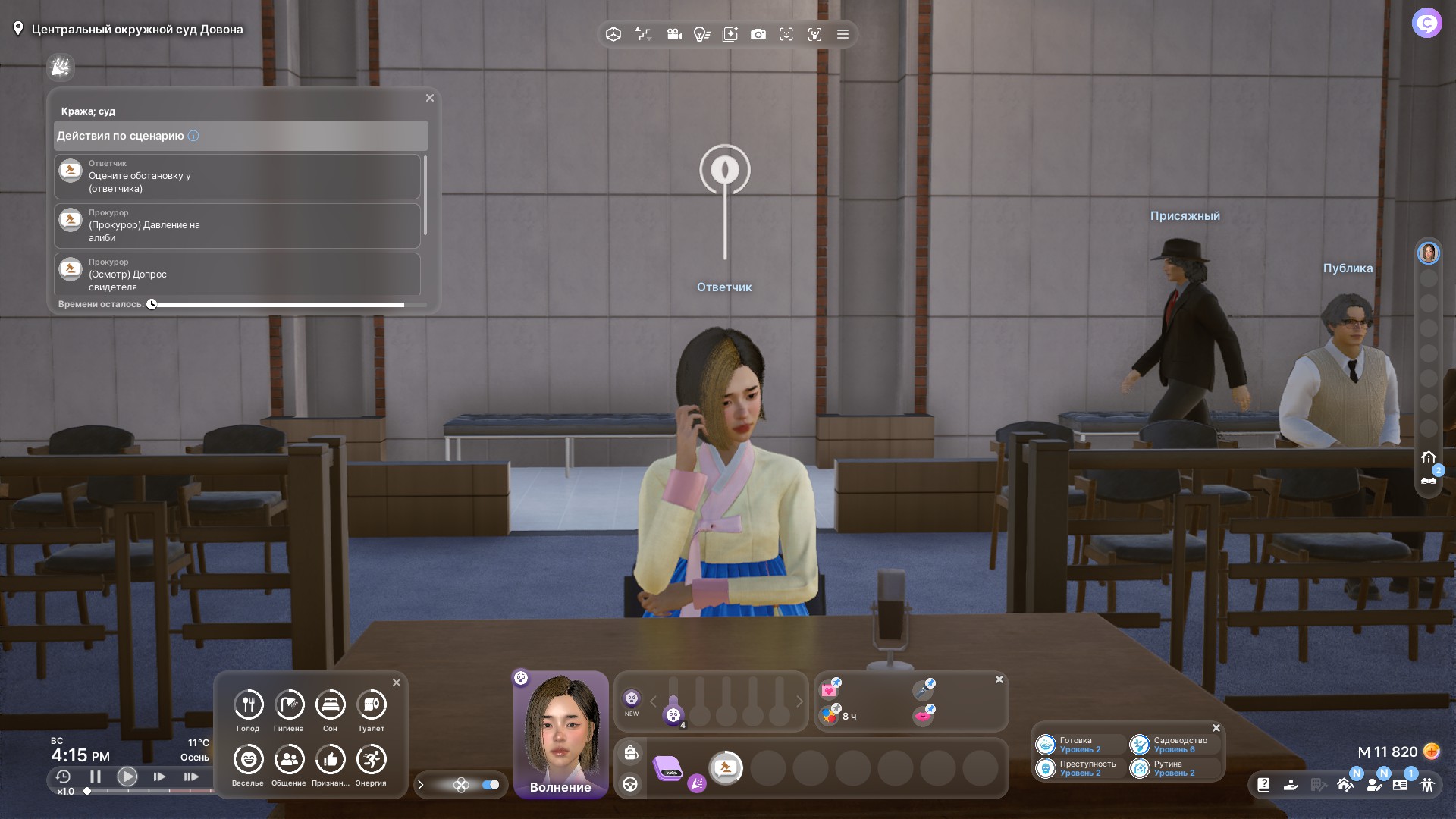
Task: Go home using the house icon
Action: [x=1429, y=457]
